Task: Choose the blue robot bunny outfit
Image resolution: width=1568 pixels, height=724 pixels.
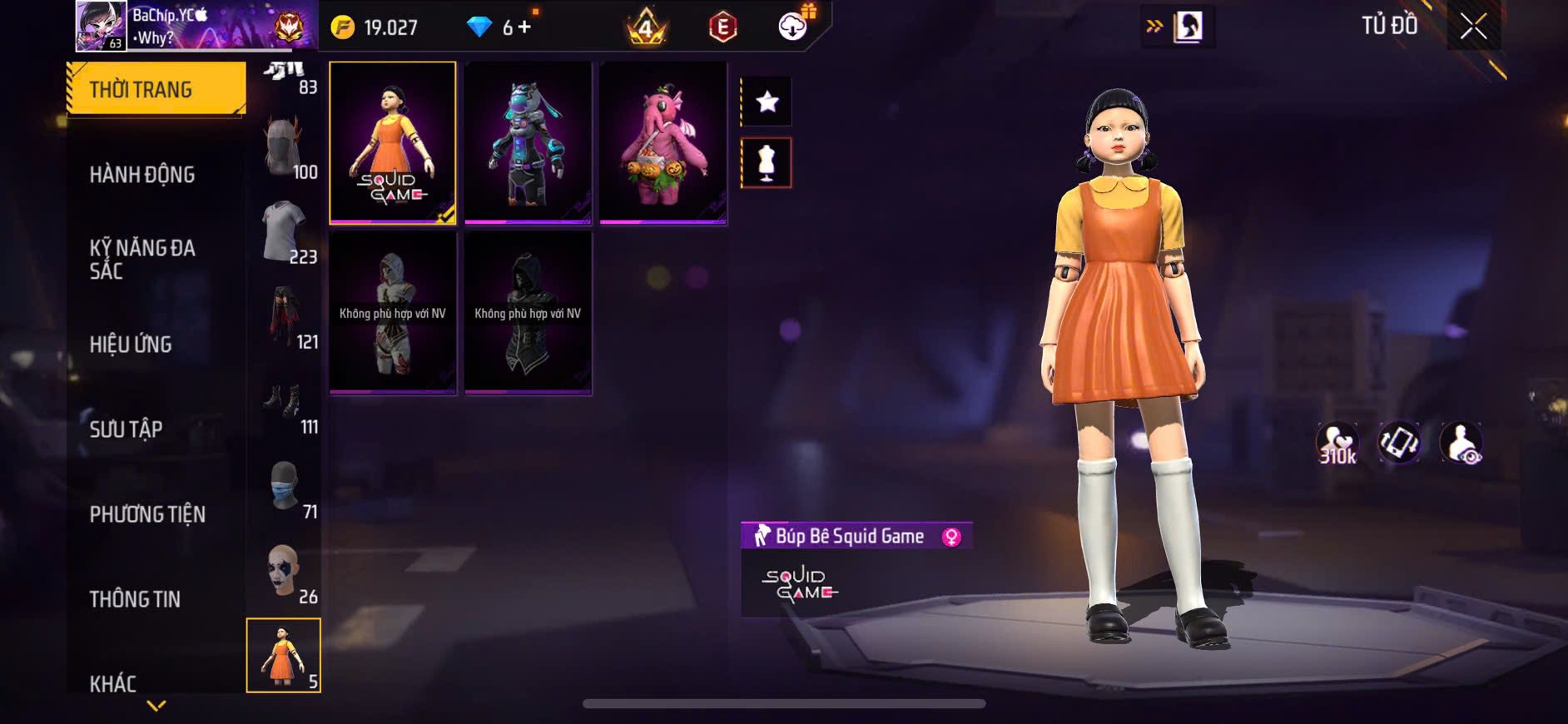Action: (528, 143)
